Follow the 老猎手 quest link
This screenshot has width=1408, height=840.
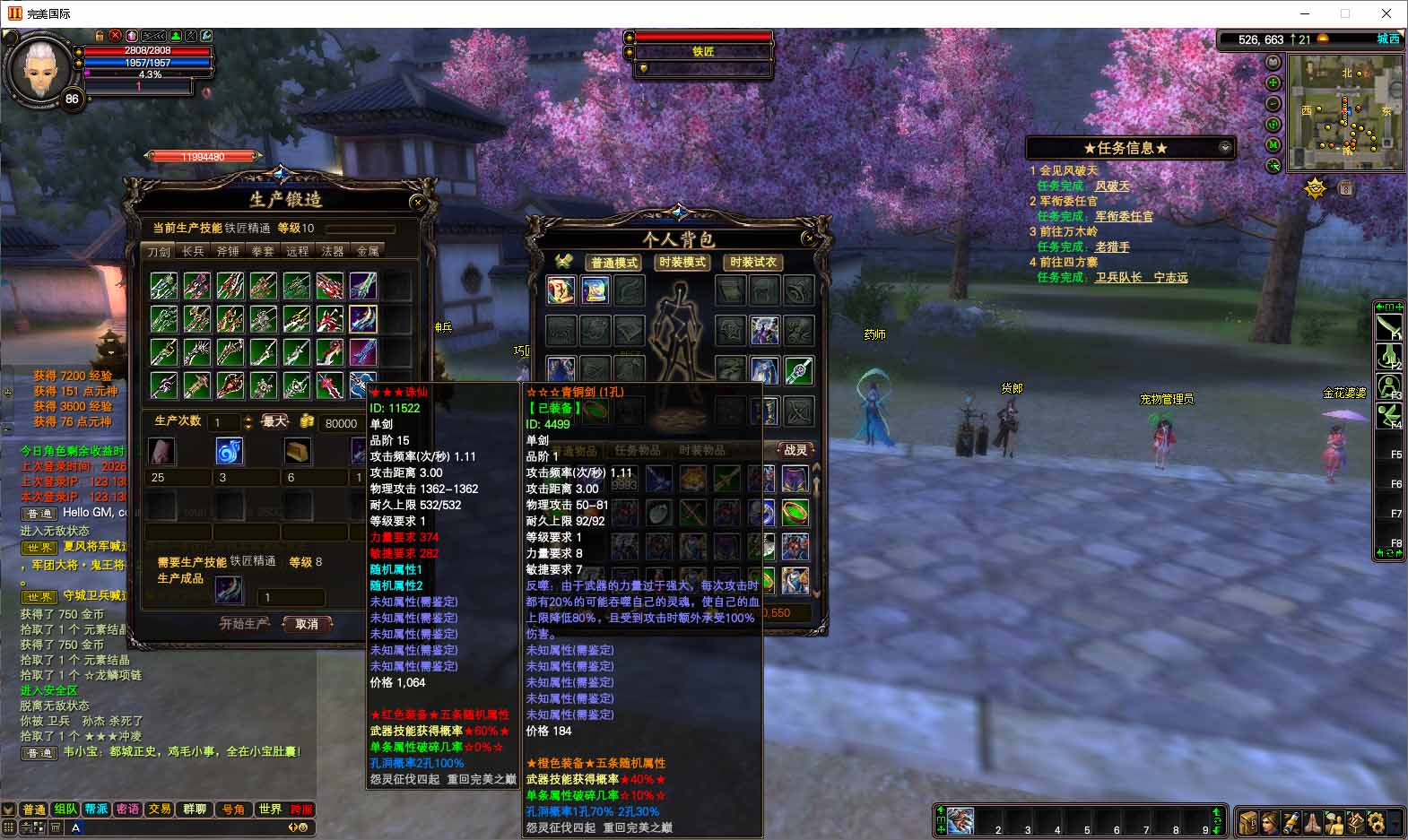[x=1112, y=247]
